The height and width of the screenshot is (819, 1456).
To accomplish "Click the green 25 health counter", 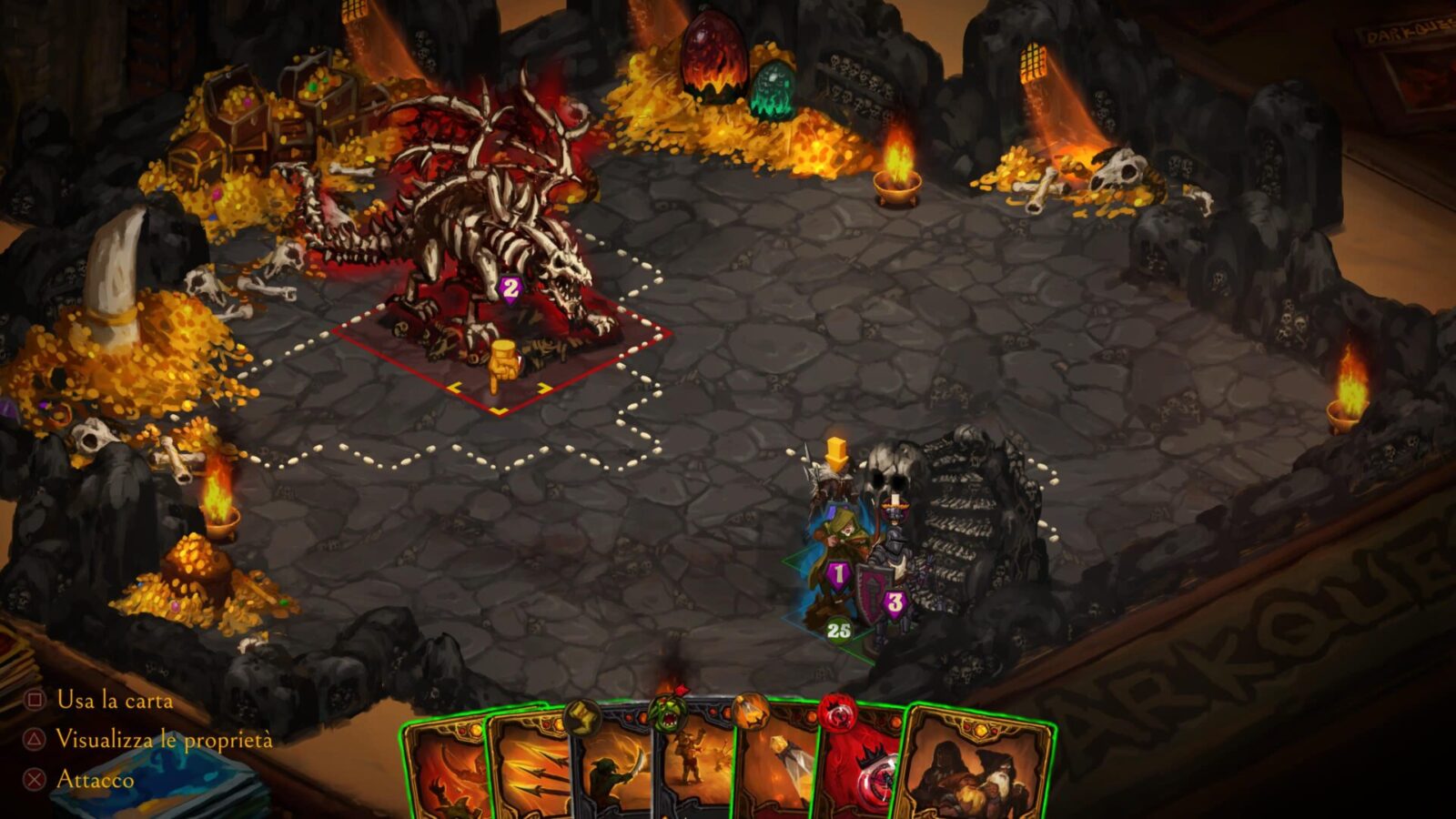I will 838,629.
